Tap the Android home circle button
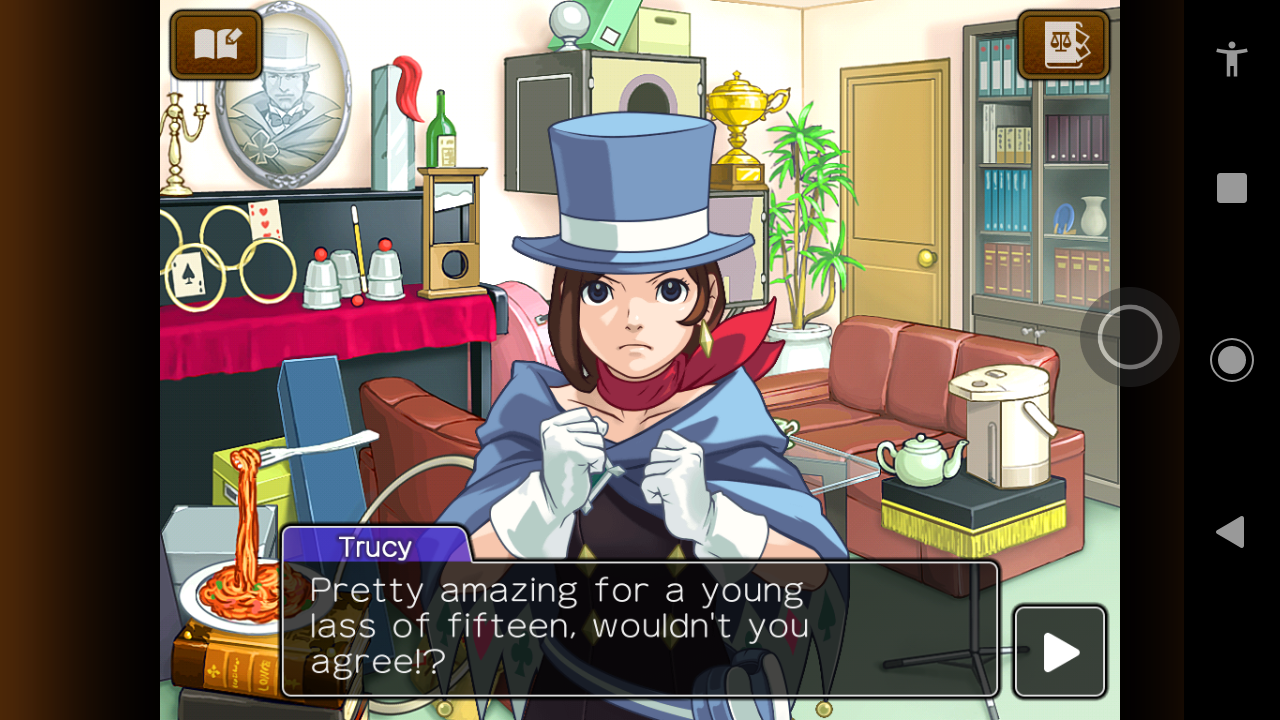The image size is (1280, 720). pos(1231,360)
